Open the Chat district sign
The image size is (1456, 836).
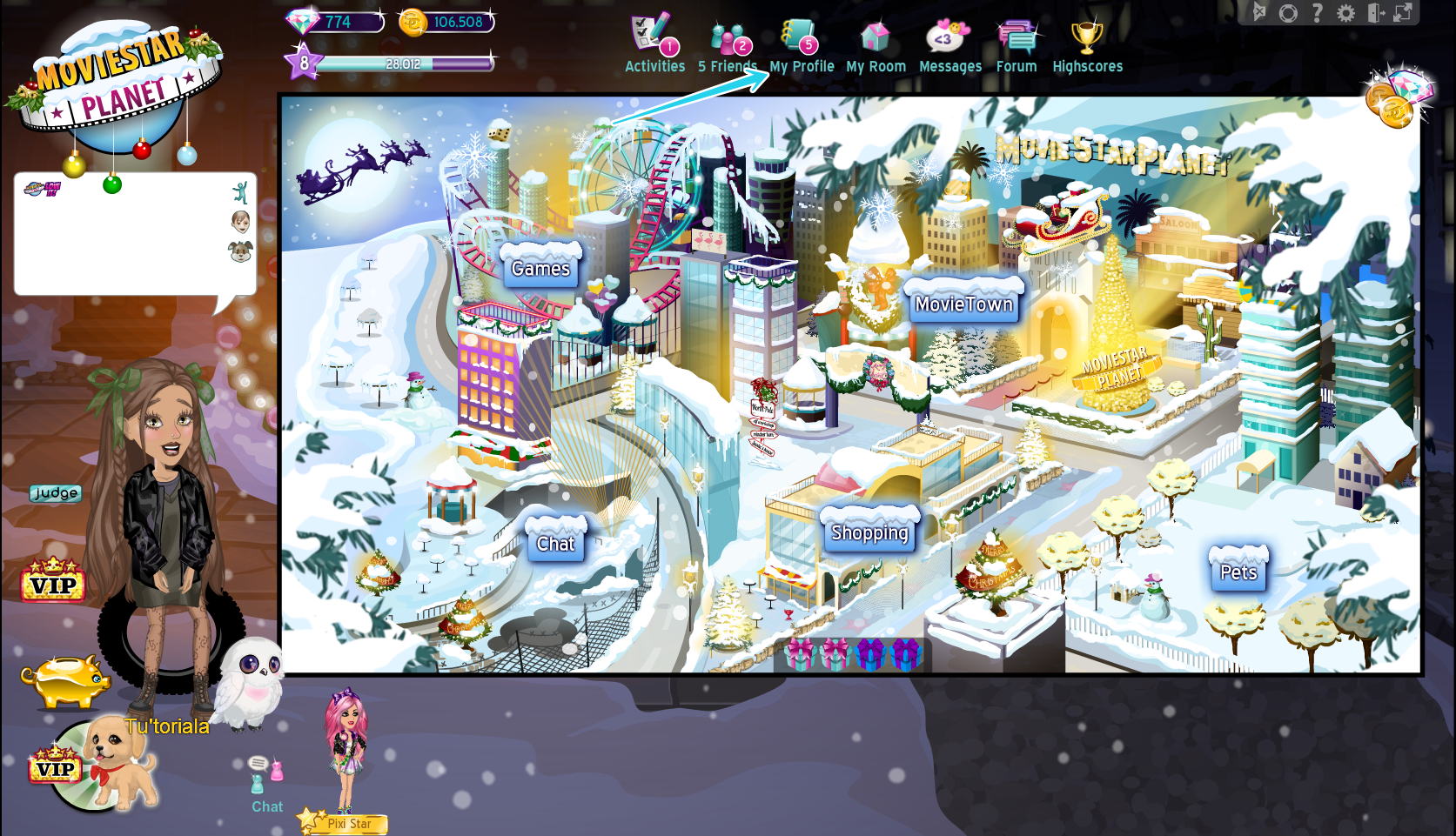click(555, 543)
